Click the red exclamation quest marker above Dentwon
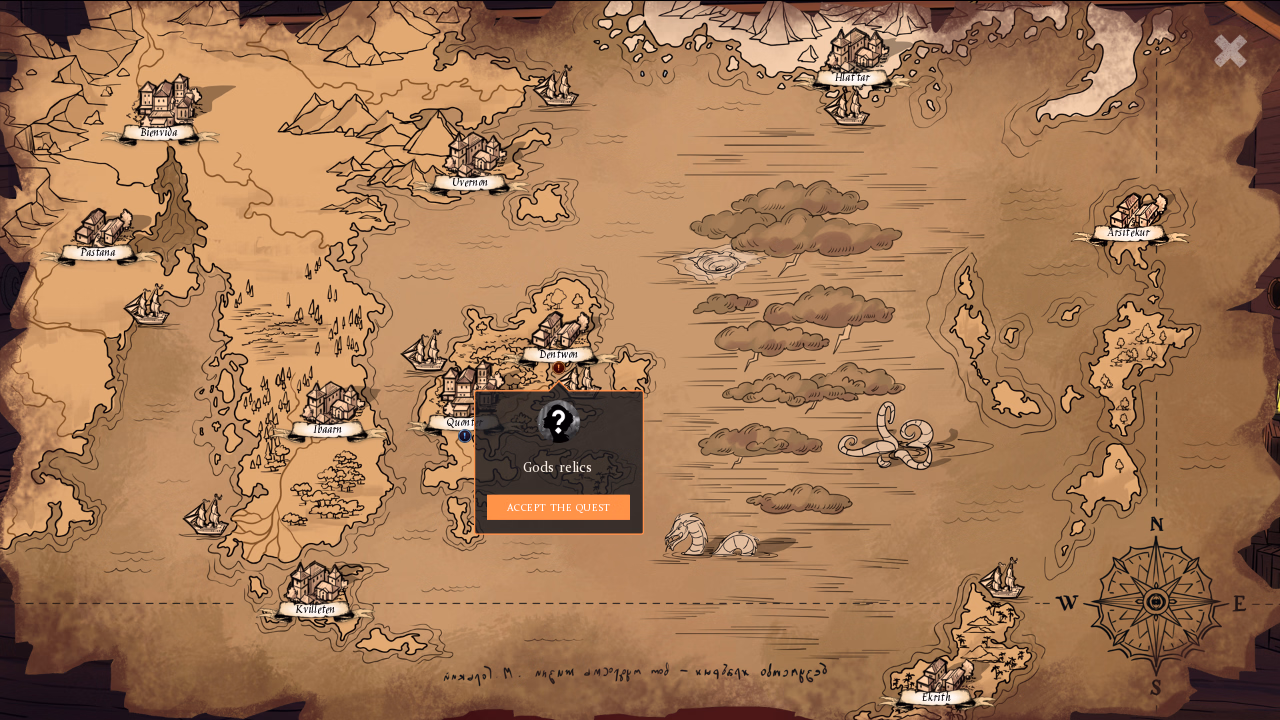The image size is (1280, 720). tap(558, 369)
